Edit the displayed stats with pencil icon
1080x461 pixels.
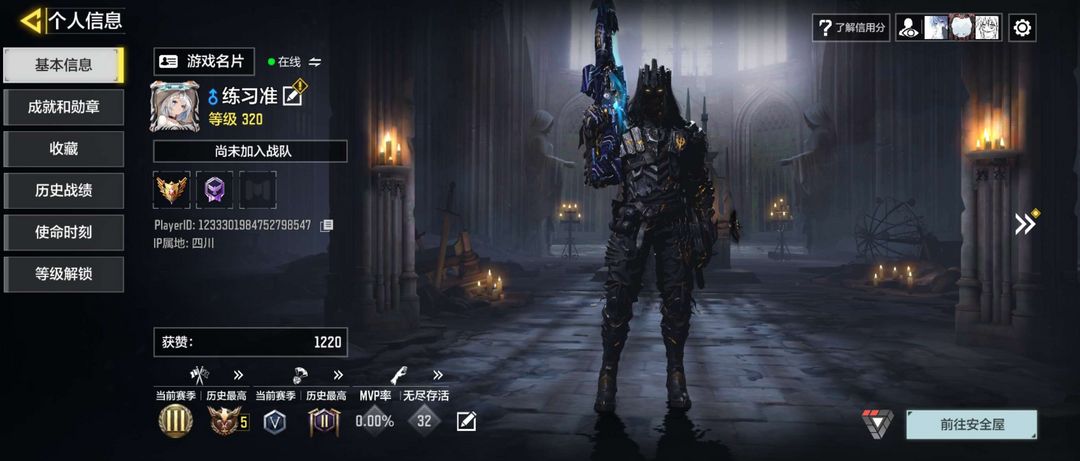tap(466, 422)
